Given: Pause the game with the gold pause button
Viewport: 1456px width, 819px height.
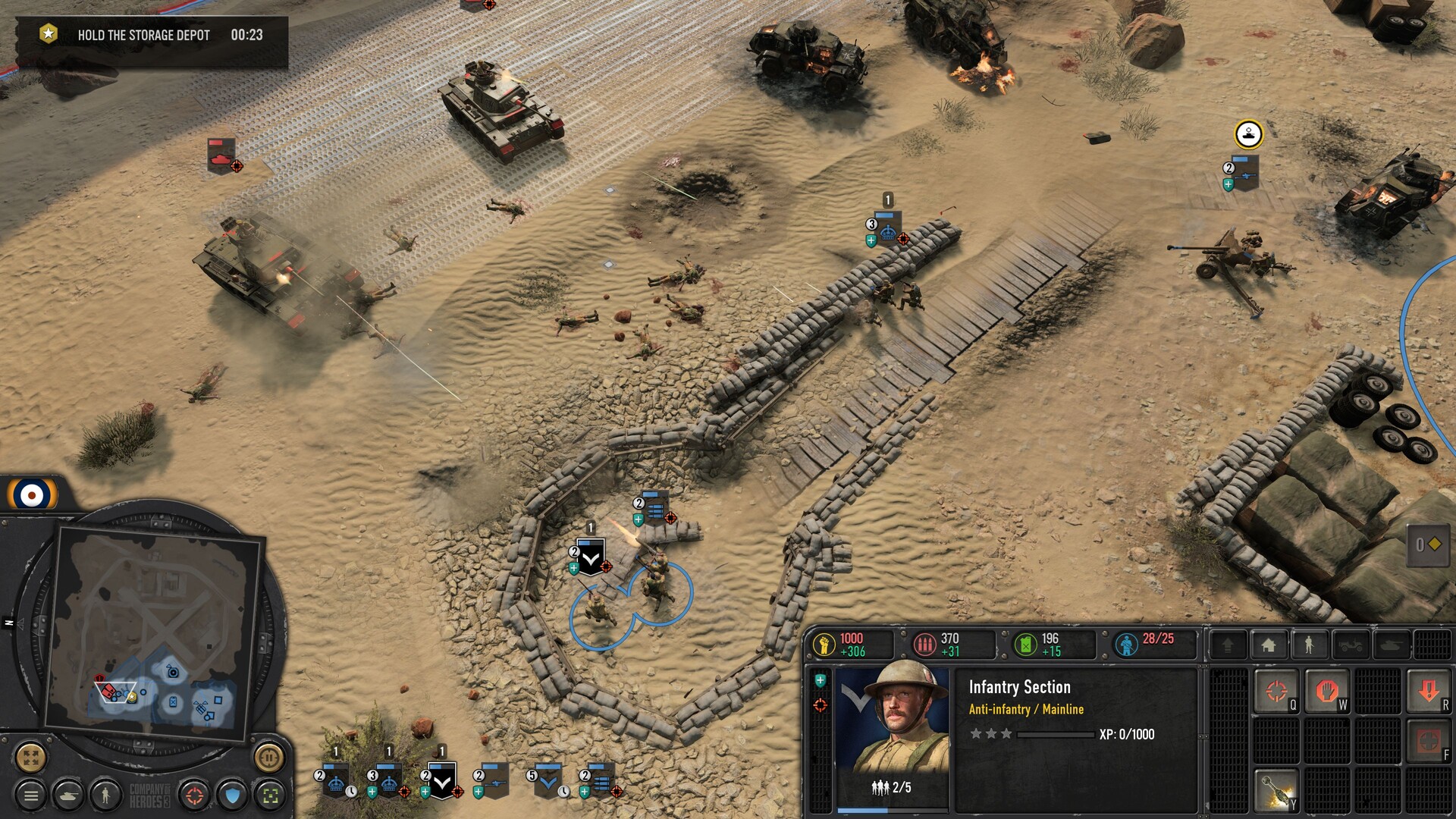Looking at the screenshot, I should [x=268, y=756].
